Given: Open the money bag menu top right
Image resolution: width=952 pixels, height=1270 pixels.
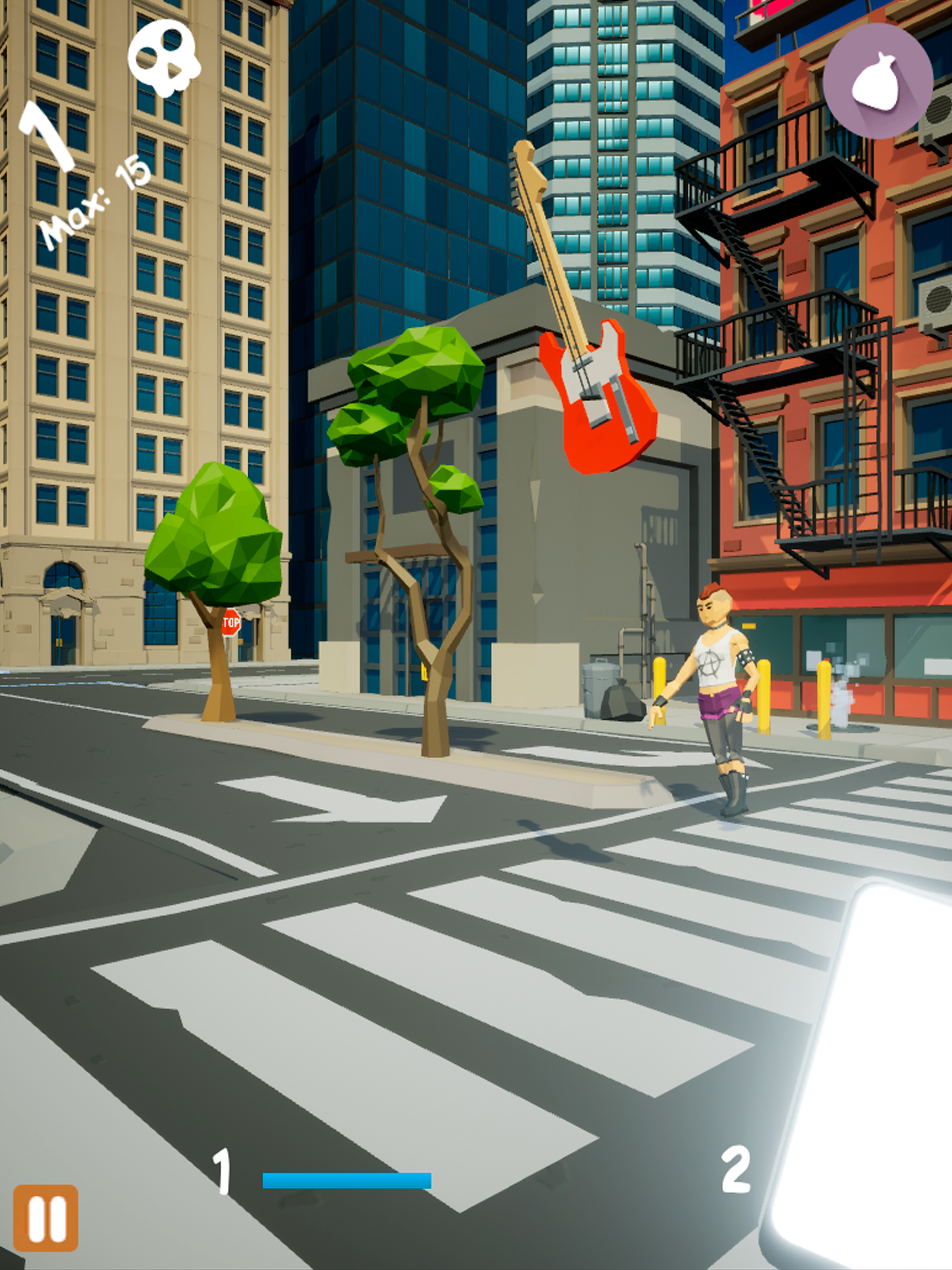Looking at the screenshot, I should point(877,81).
